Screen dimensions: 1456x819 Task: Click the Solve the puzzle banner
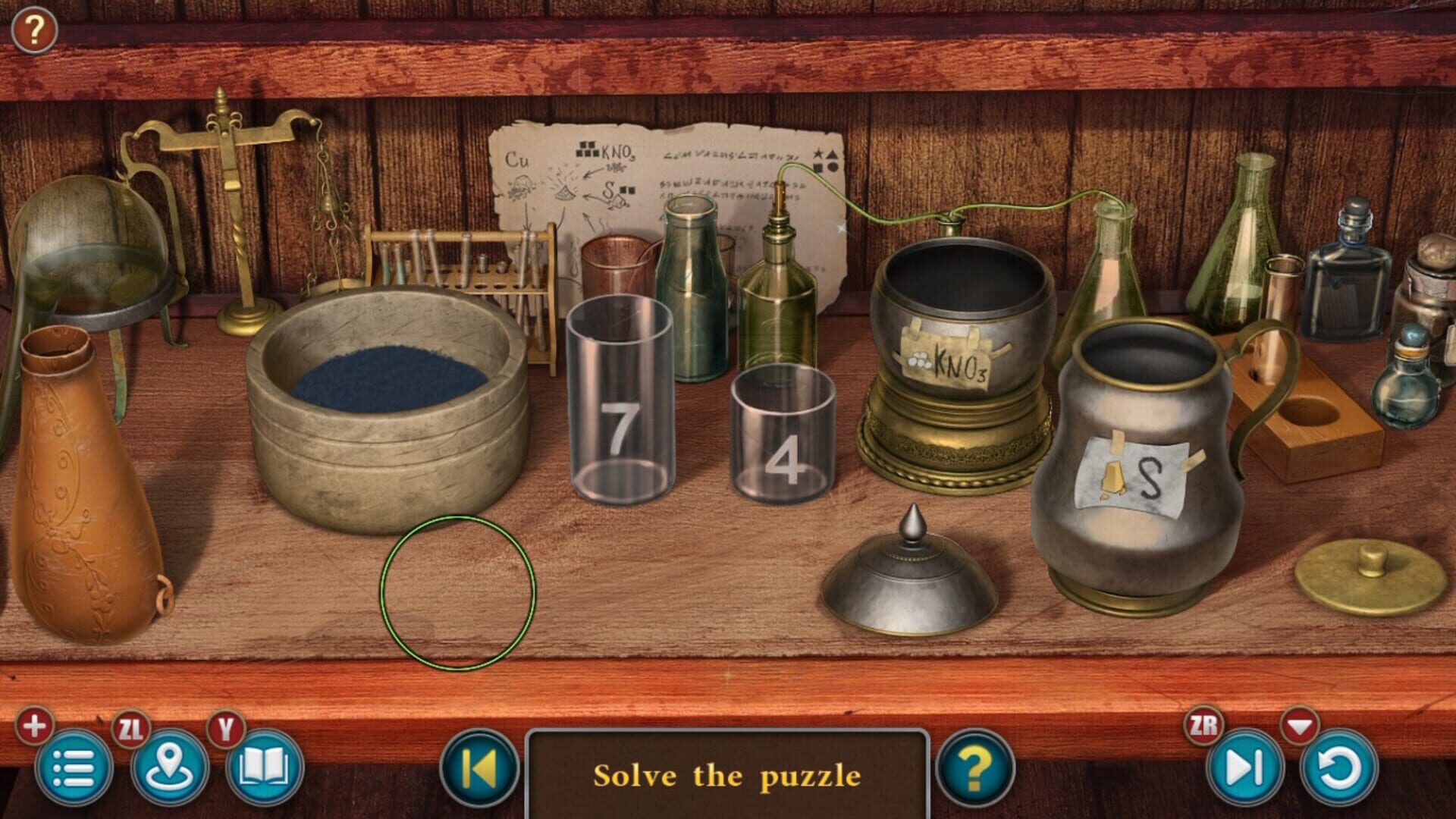[726, 775]
